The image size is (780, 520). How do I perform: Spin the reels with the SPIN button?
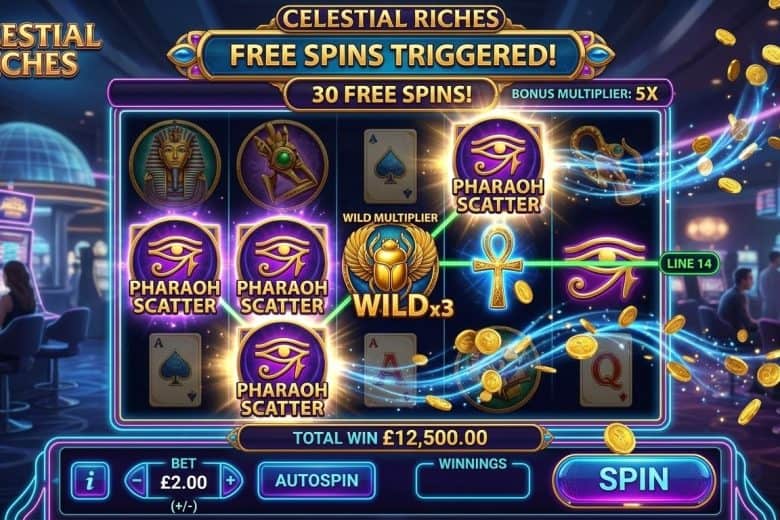click(x=633, y=480)
